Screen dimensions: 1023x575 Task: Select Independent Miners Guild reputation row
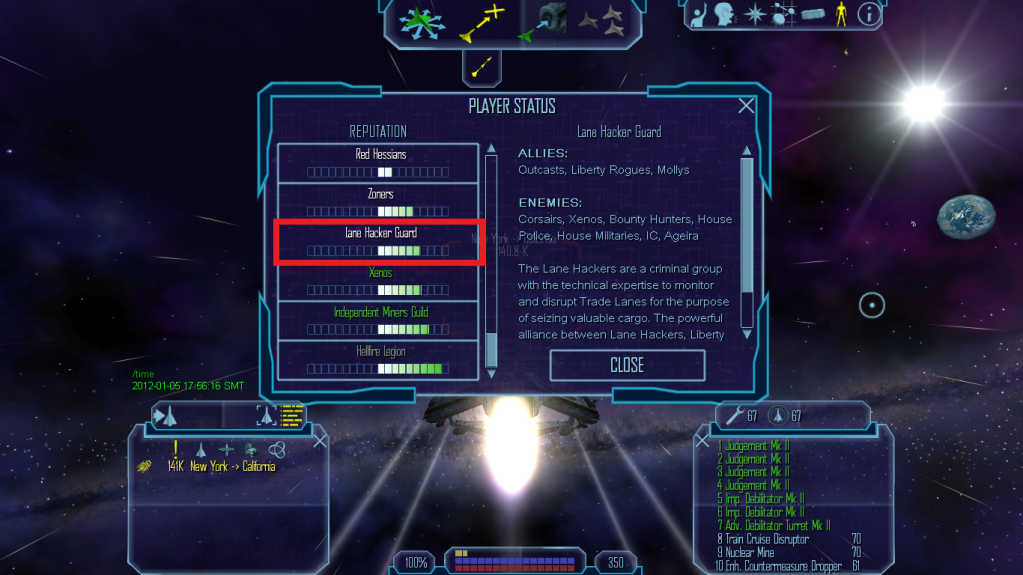pos(378,320)
